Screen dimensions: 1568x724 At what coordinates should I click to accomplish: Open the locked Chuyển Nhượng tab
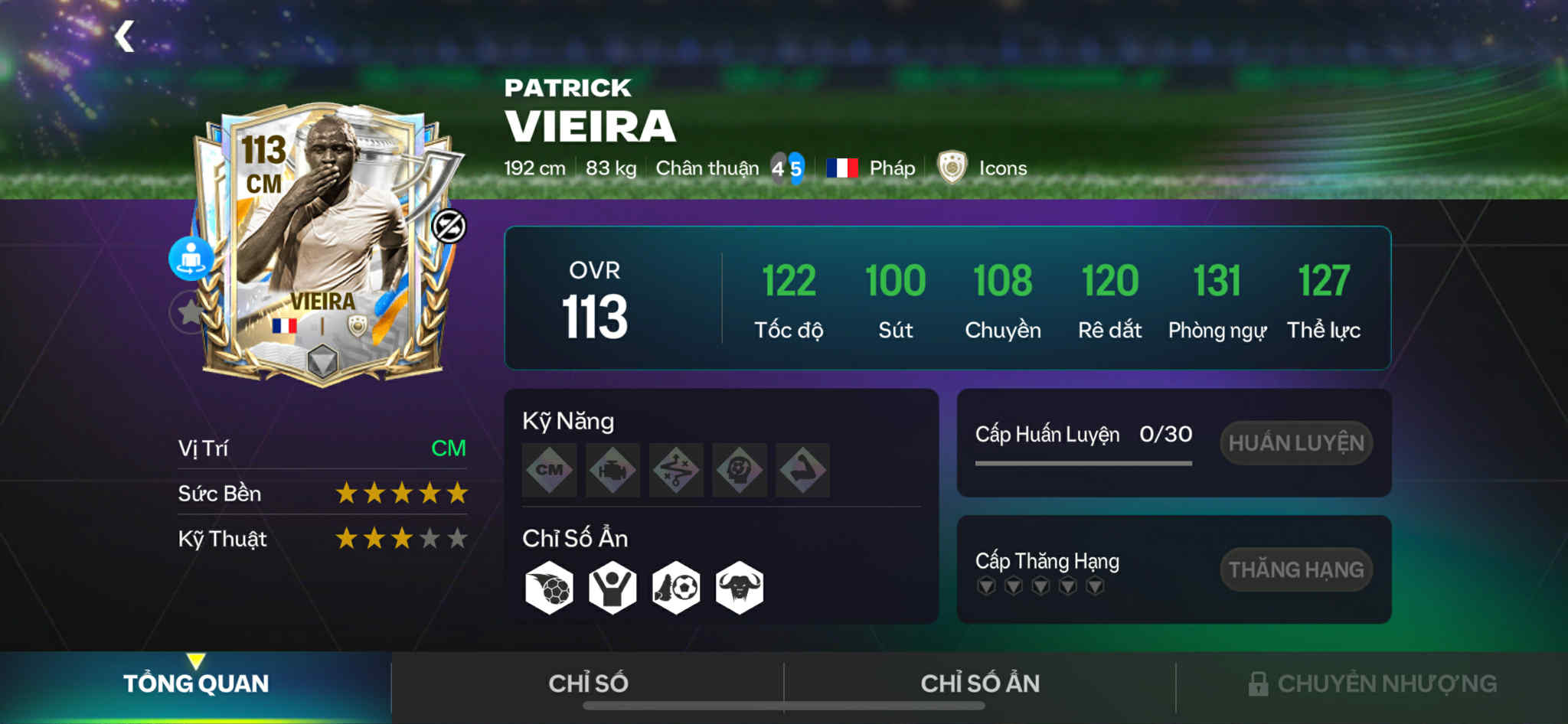pyautogui.click(x=1372, y=683)
